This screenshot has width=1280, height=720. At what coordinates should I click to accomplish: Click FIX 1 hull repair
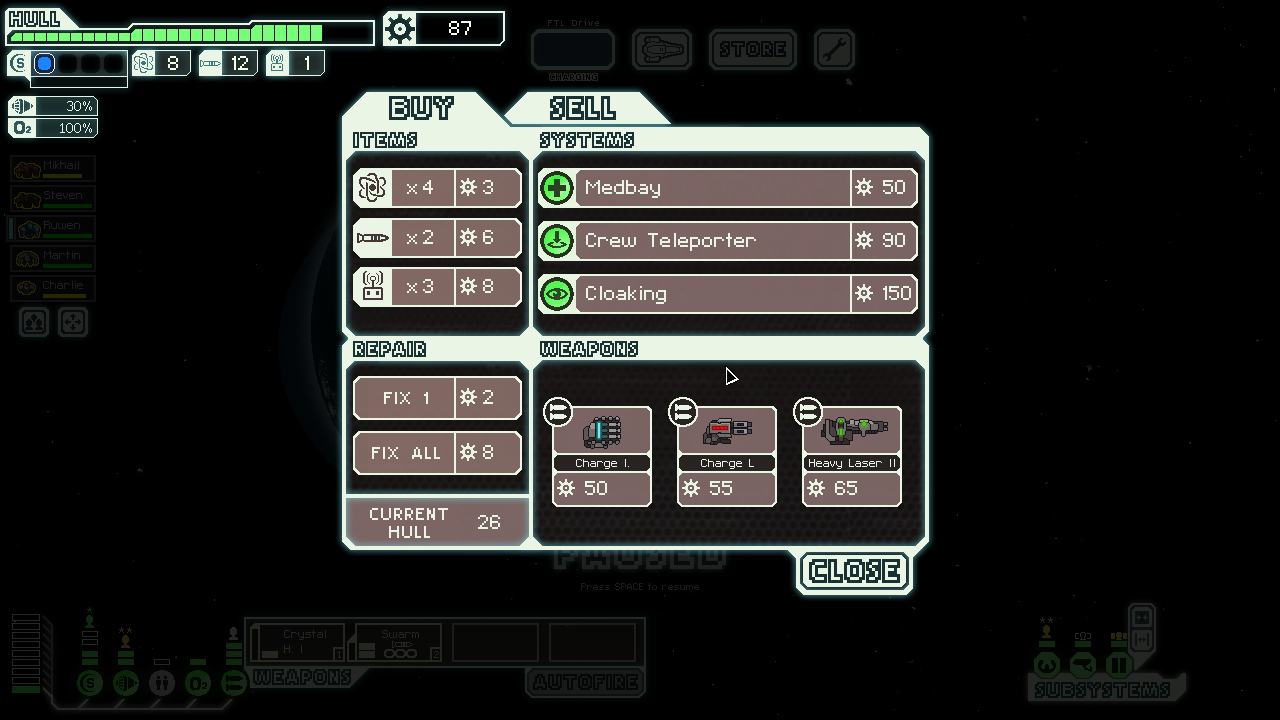point(438,398)
